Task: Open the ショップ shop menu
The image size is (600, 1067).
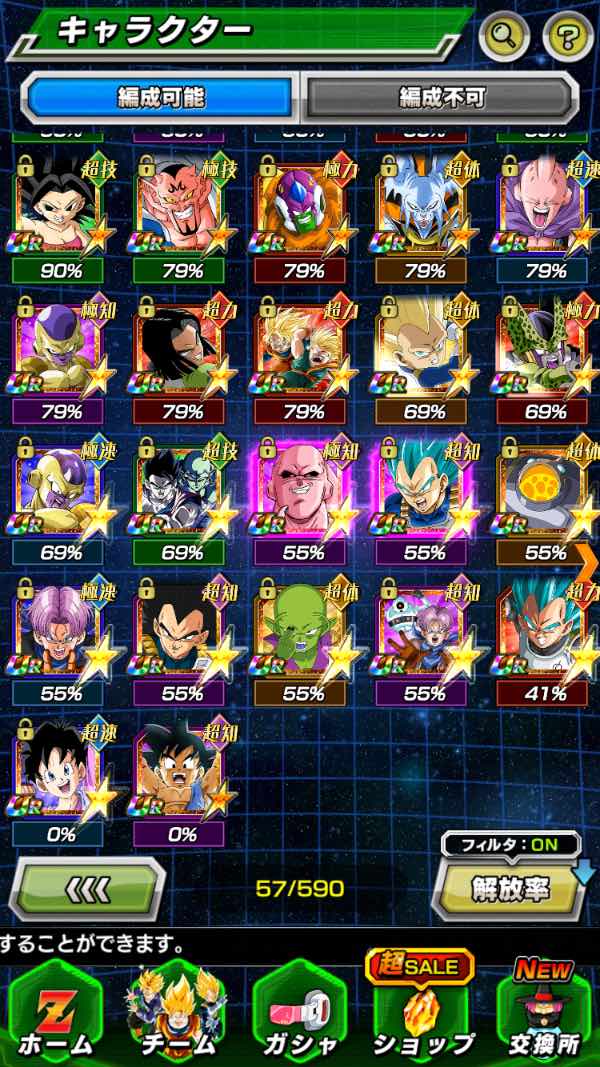Action: click(x=421, y=1010)
